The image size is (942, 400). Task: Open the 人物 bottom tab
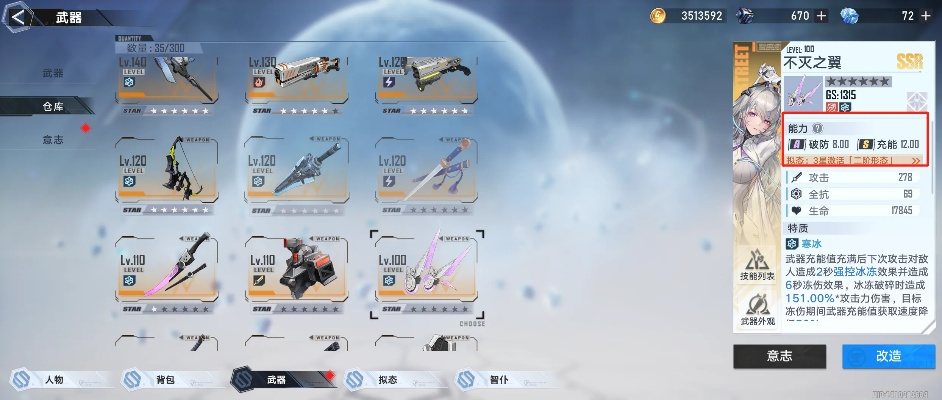point(54,380)
